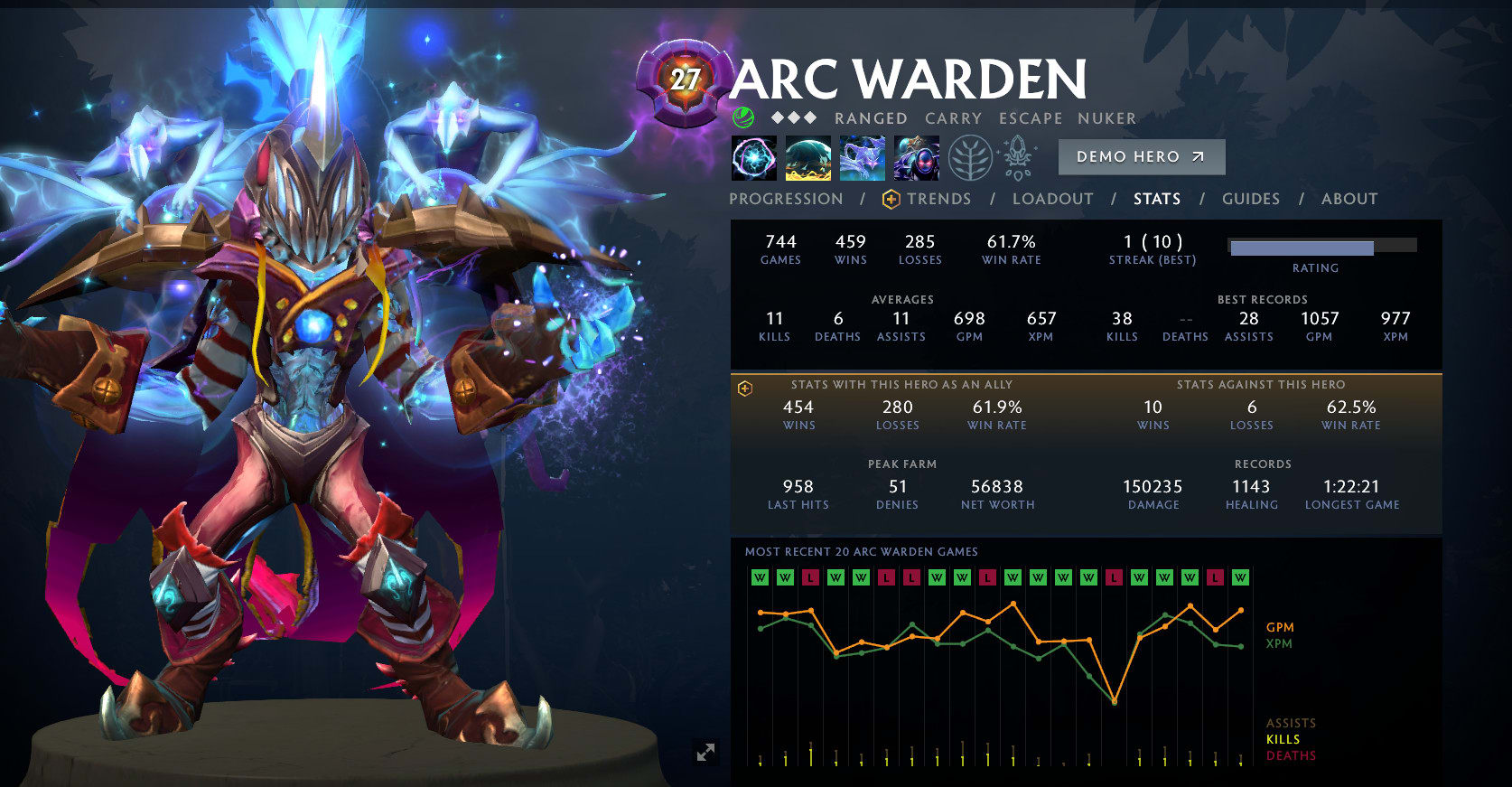Image resolution: width=1512 pixels, height=787 pixels.
Task: Expand the hero model view
Action: pyautogui.click(x=705, y=752)
